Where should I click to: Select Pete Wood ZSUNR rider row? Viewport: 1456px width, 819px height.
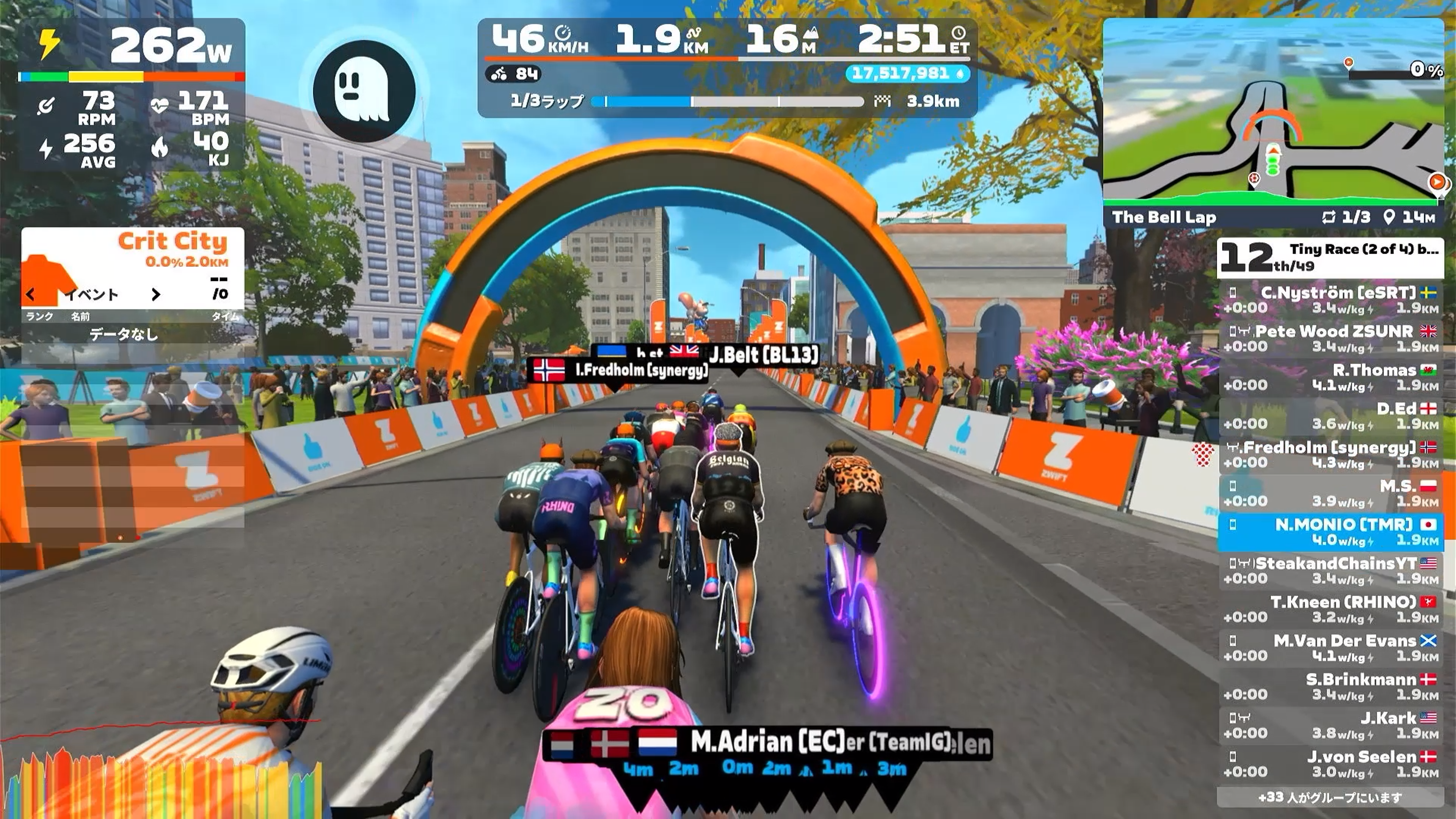[1330, 339]
